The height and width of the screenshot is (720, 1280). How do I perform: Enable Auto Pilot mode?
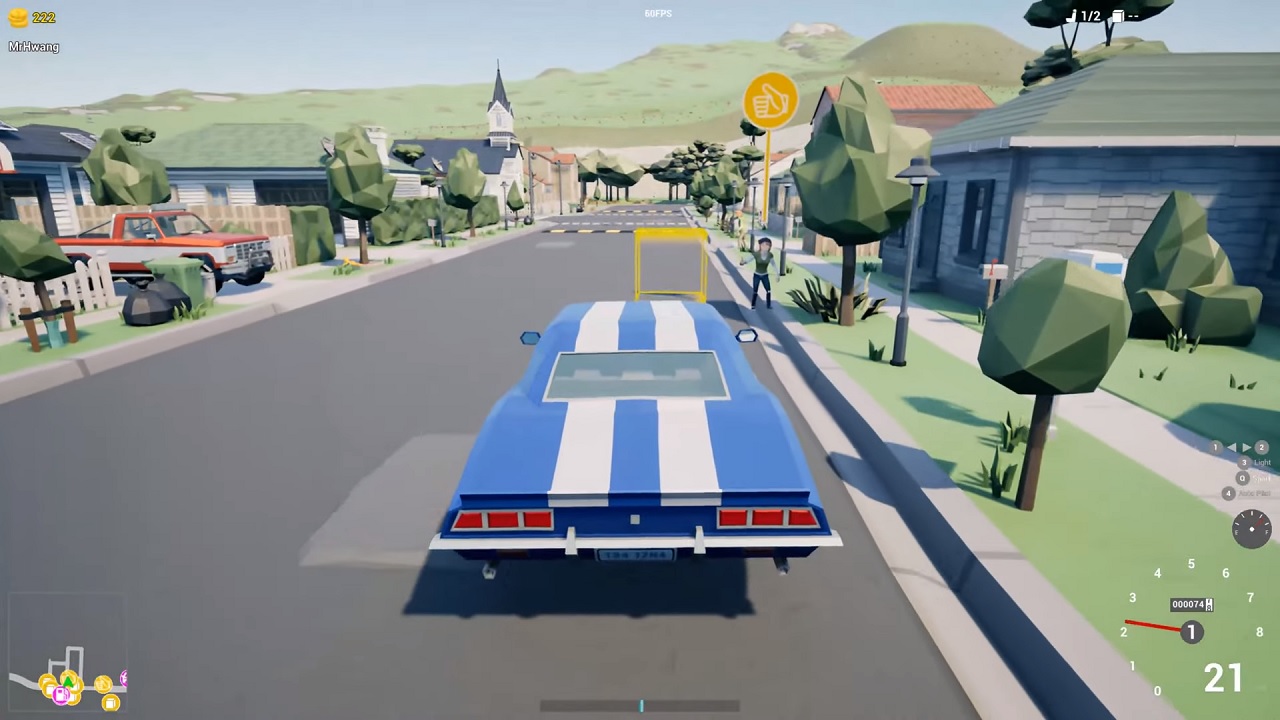[1228, 492]
